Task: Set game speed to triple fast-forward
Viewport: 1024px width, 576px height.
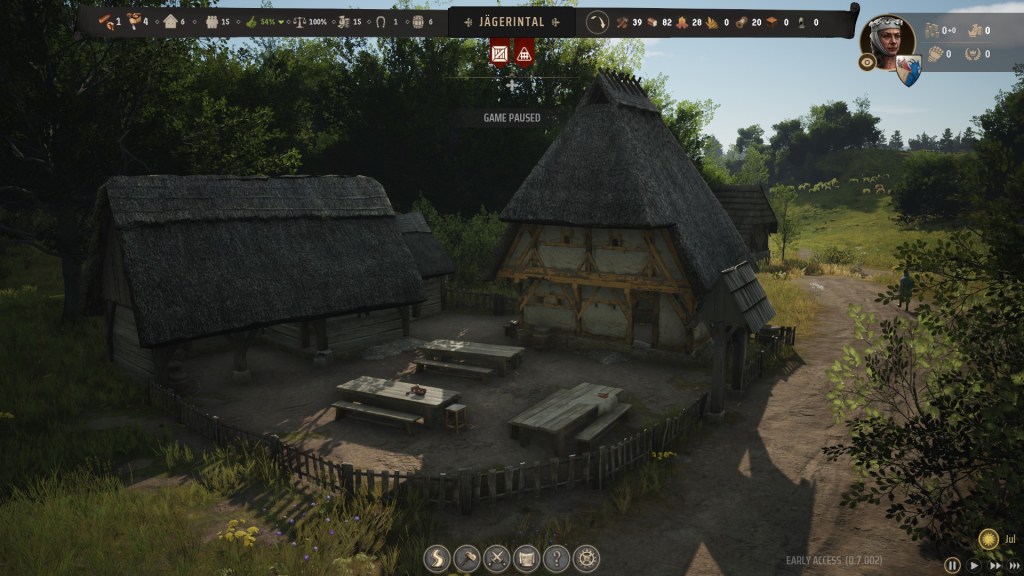Action: pyautogui.click(x=1014, y=566)
